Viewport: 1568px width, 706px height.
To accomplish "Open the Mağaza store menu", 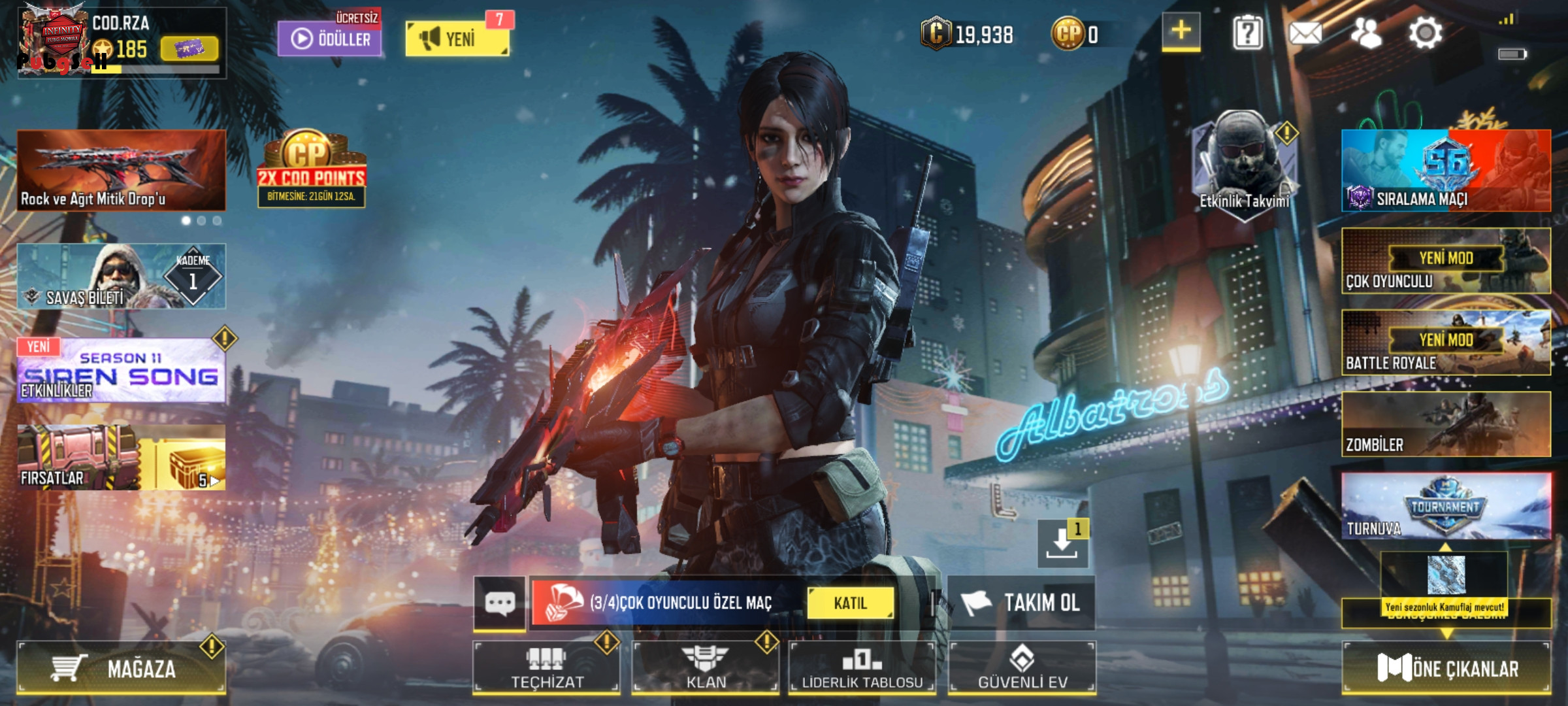I will (x=122, y=667).
